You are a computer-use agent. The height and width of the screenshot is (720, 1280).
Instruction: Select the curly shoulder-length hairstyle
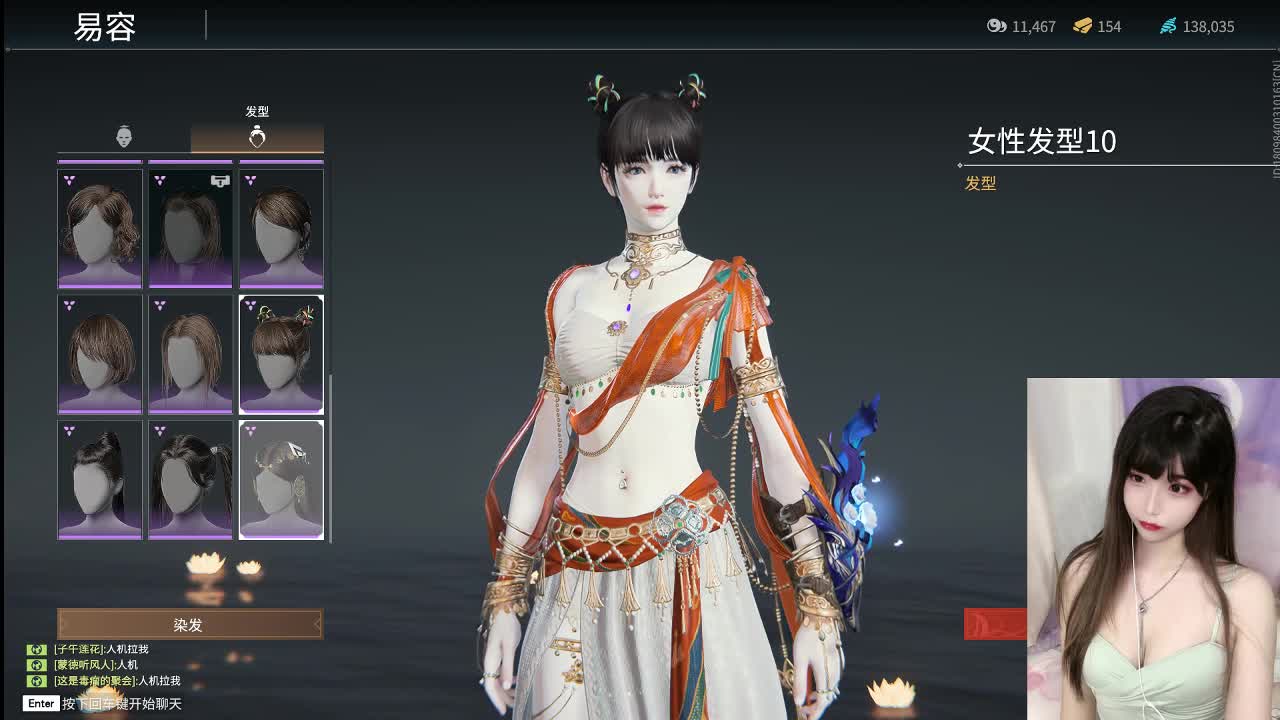(x=100, y=229)
